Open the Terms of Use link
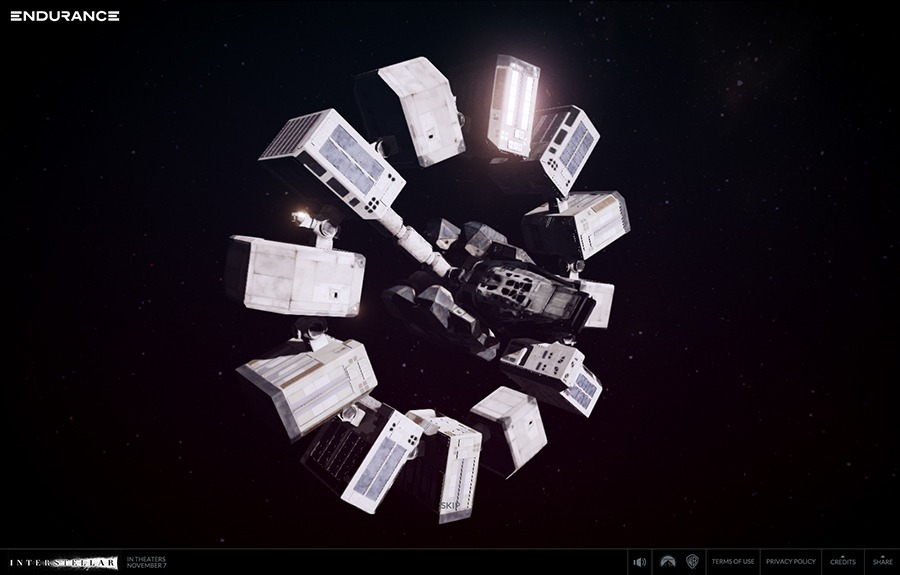Viewport: 900px width, 575px height. pos(733,562)
